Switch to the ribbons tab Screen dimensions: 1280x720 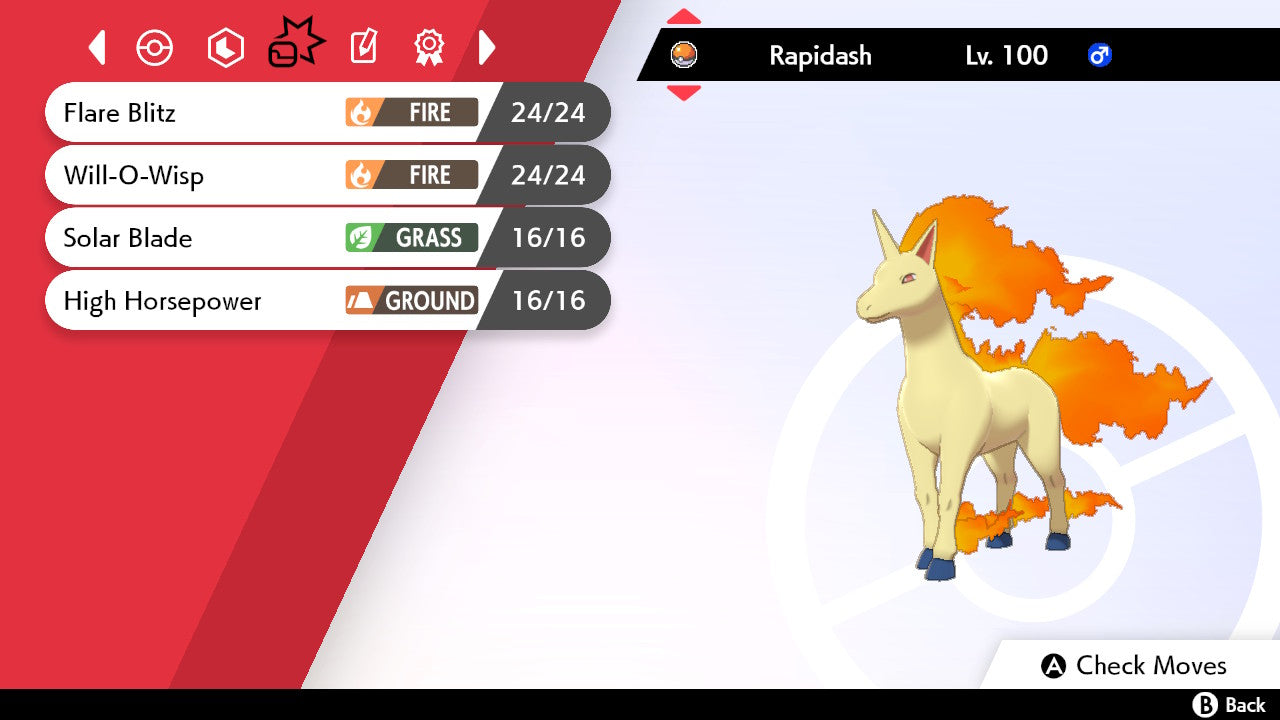429,47
